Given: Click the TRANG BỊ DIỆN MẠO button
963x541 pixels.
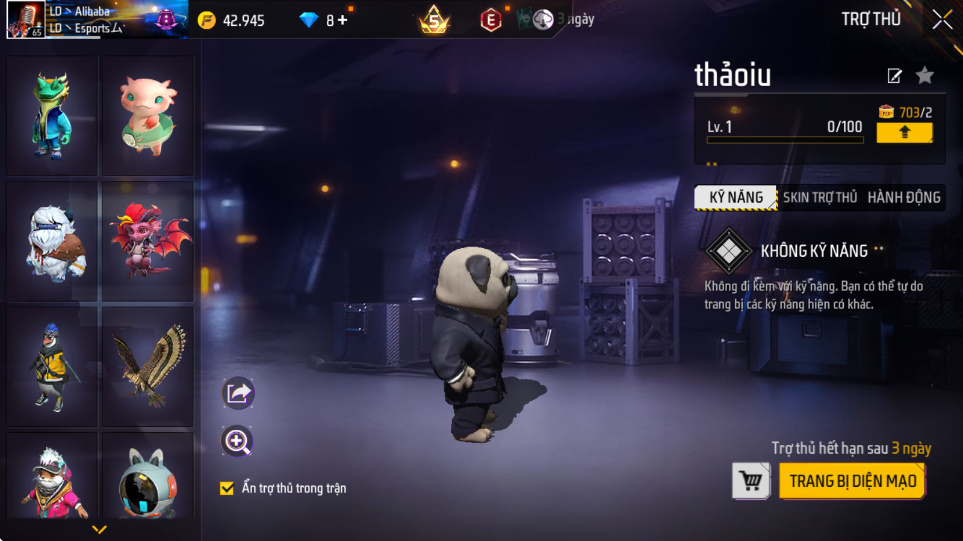Looking at the screenshot, I should coord(852,481).
